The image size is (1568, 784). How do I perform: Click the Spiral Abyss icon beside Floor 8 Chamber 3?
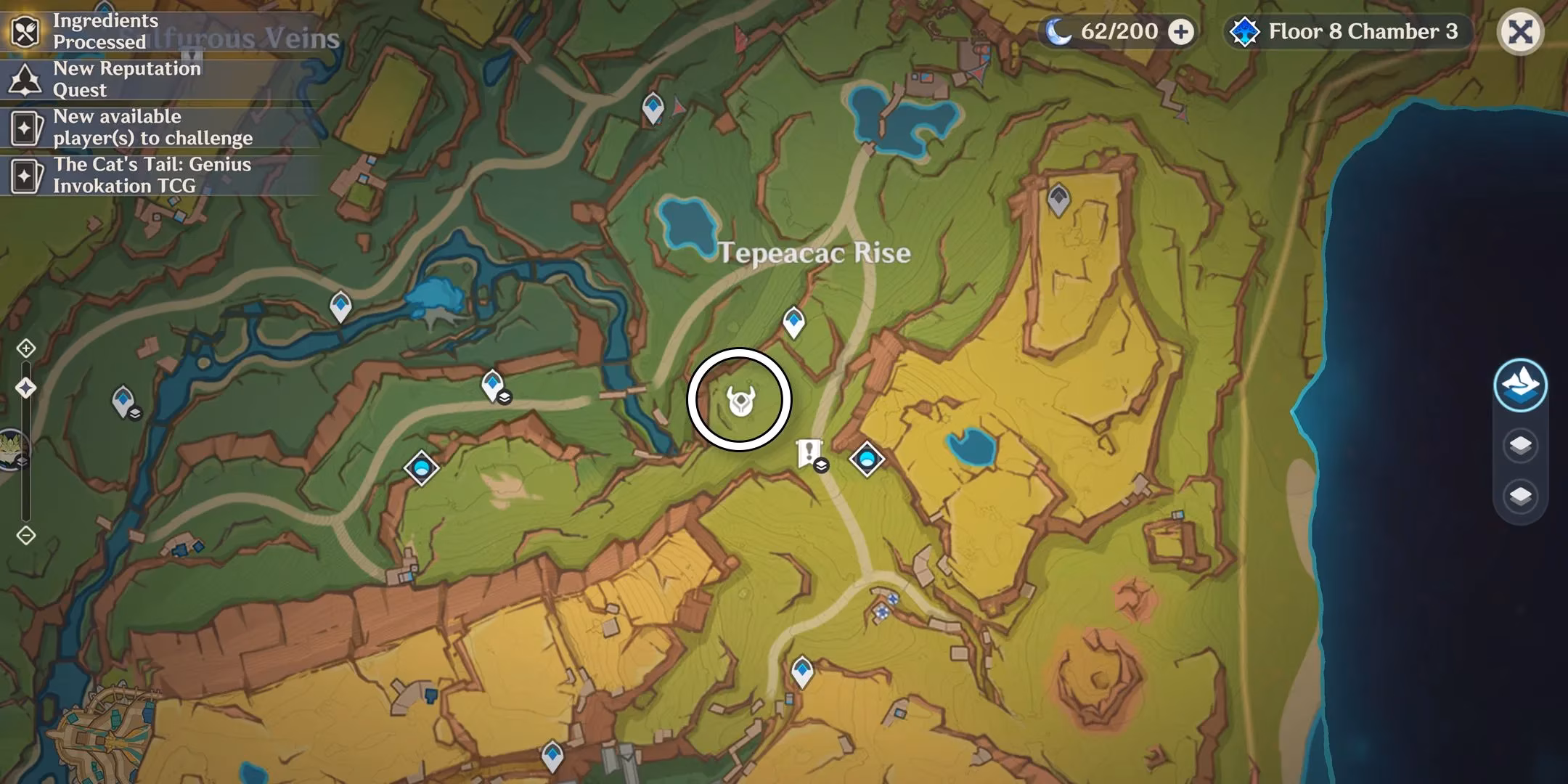tap(1244, 32)
